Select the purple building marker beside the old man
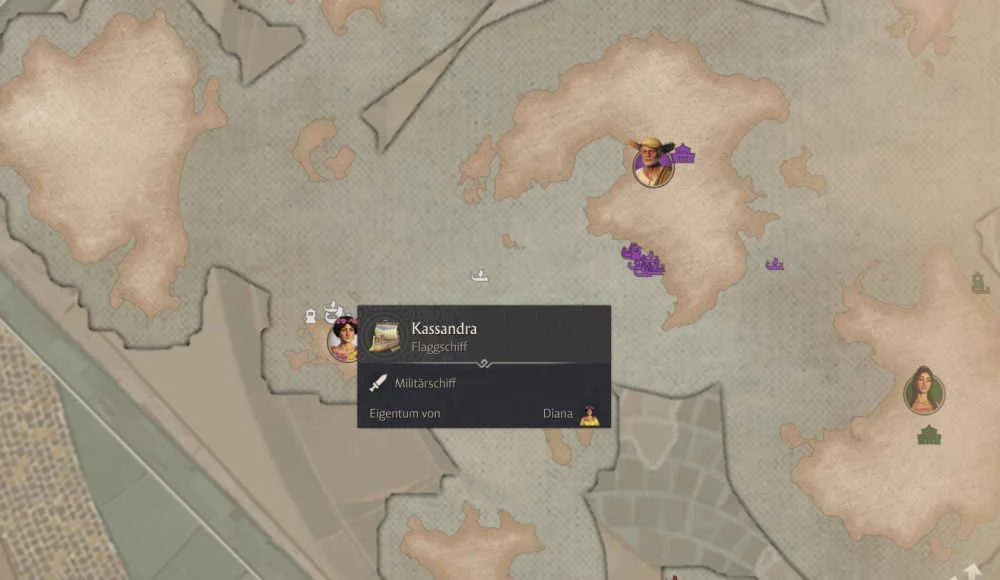The height and width of the screenshot is (580, 1000). point(685,154)
